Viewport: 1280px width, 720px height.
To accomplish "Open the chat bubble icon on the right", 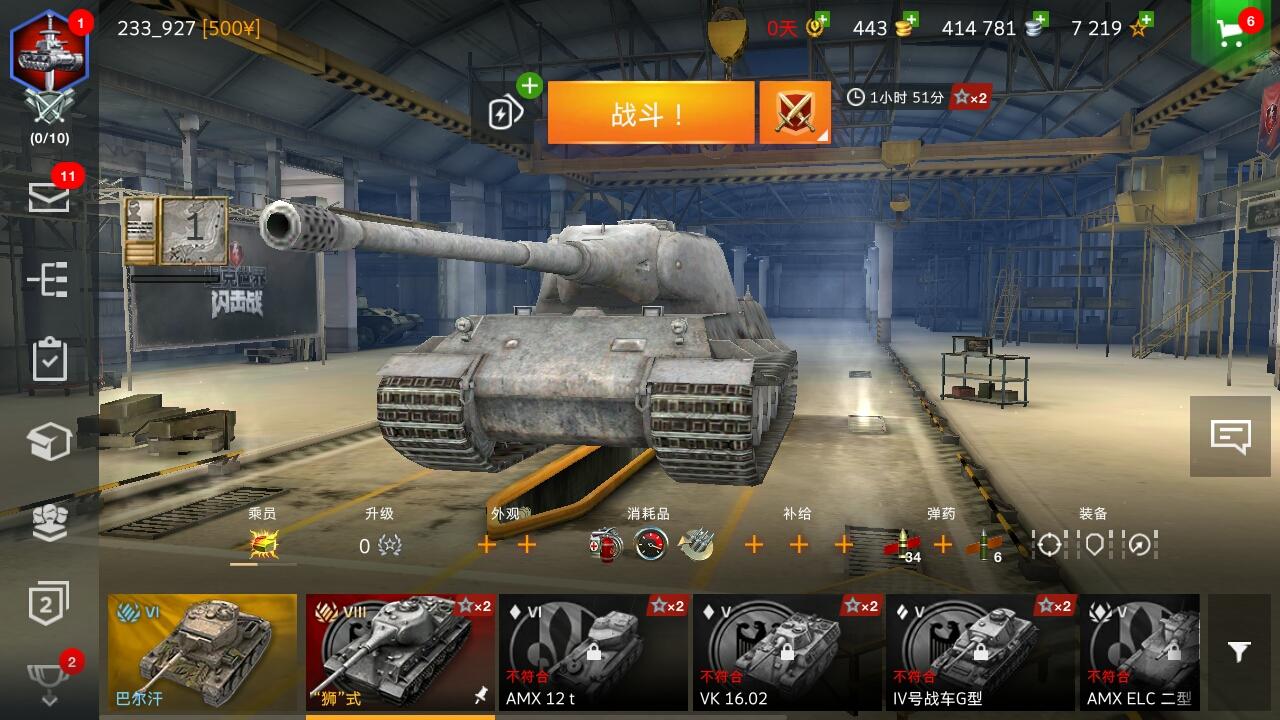I will tap(1232, 434).
